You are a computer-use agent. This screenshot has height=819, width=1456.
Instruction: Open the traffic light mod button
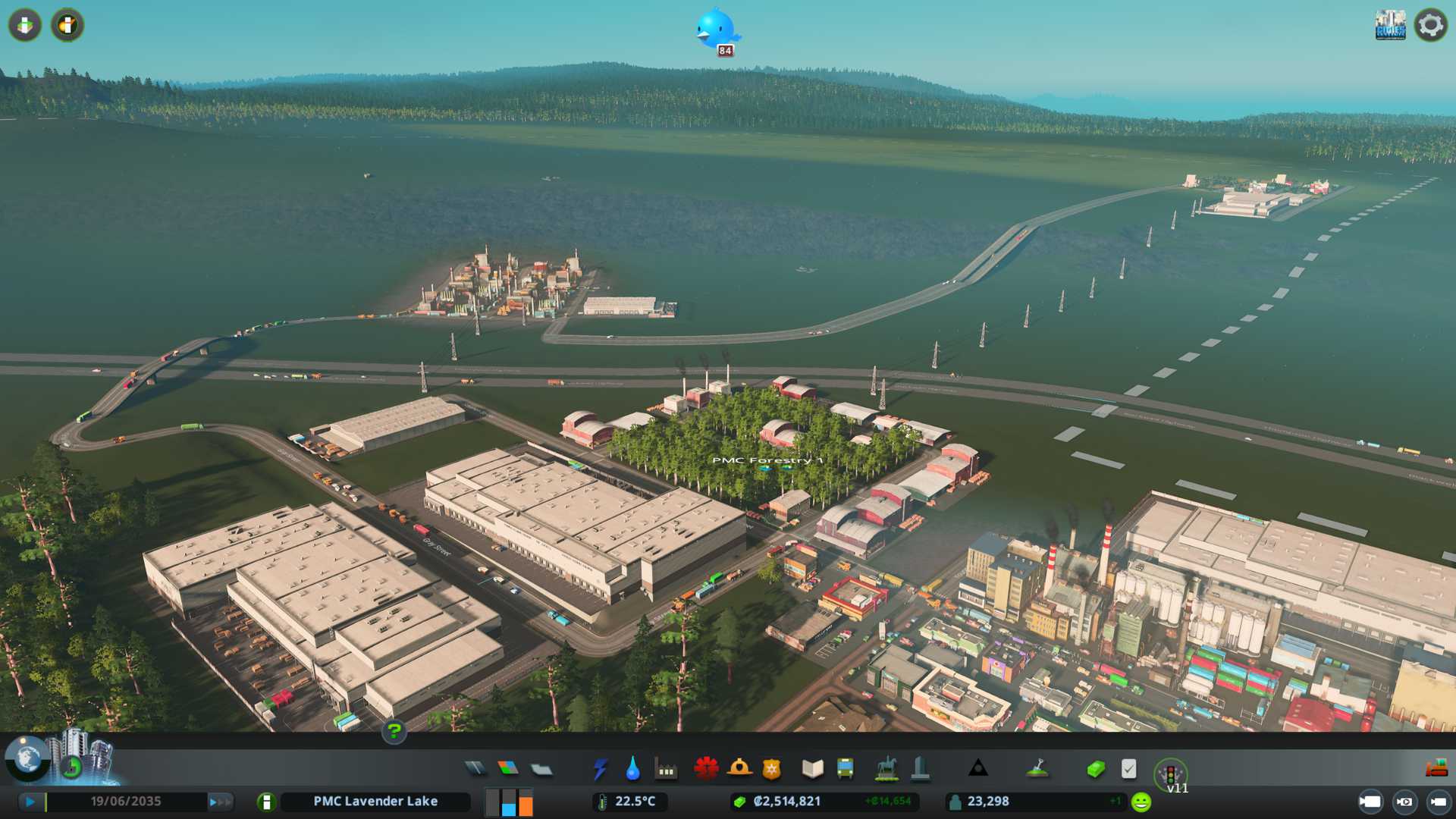[1170, 774]
